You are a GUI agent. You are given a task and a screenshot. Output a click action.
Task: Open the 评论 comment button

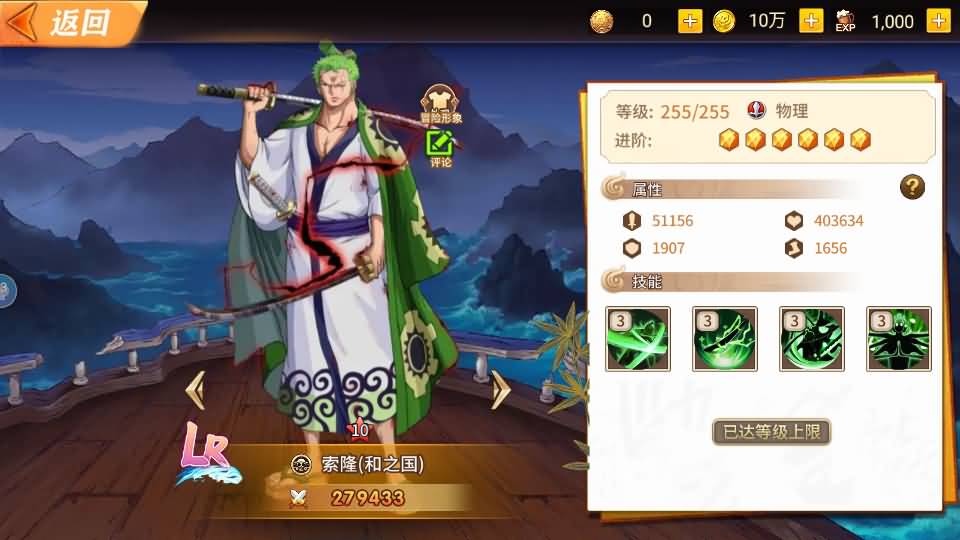click(441, 148)
